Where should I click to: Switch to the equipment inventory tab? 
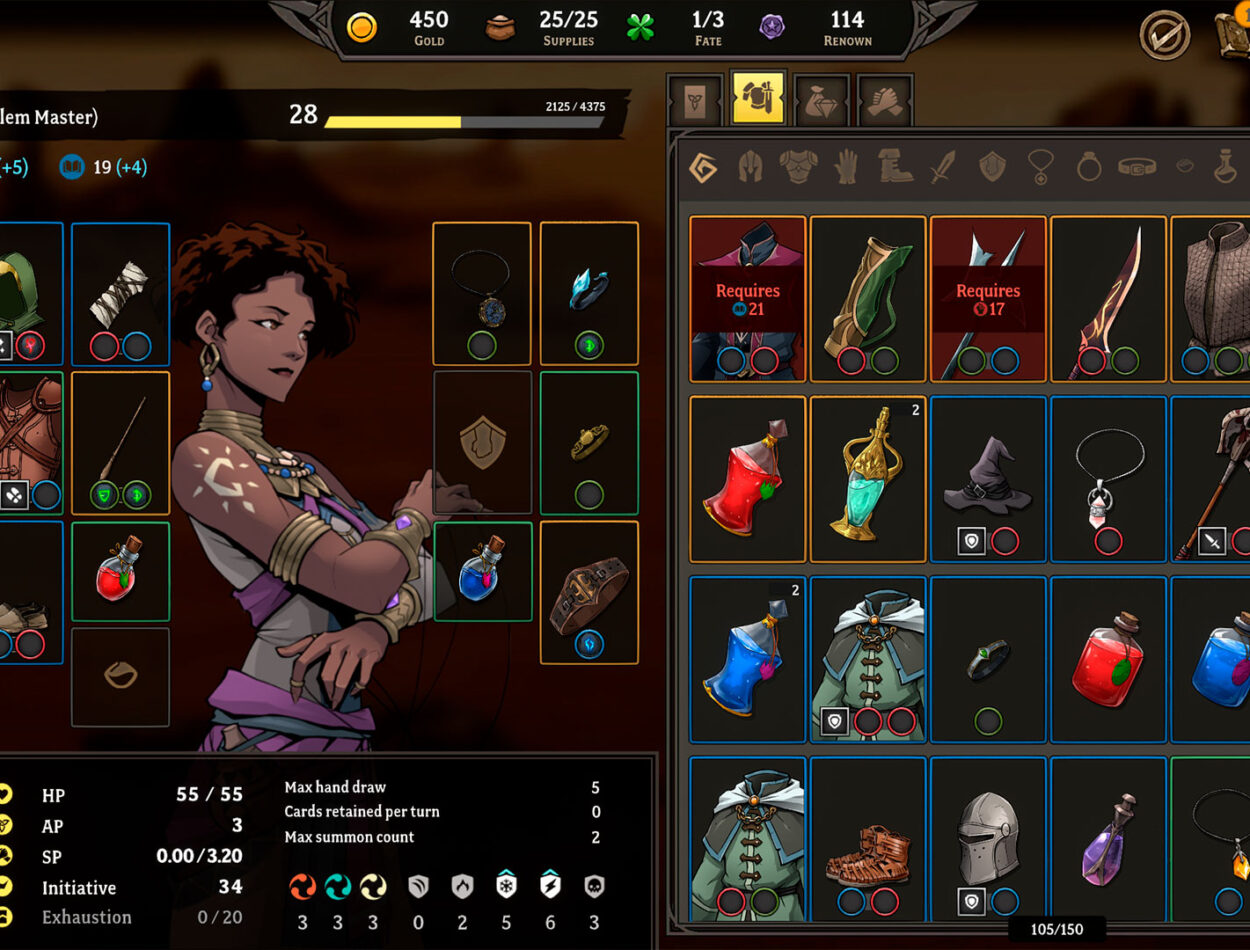(x=758, y=99)
